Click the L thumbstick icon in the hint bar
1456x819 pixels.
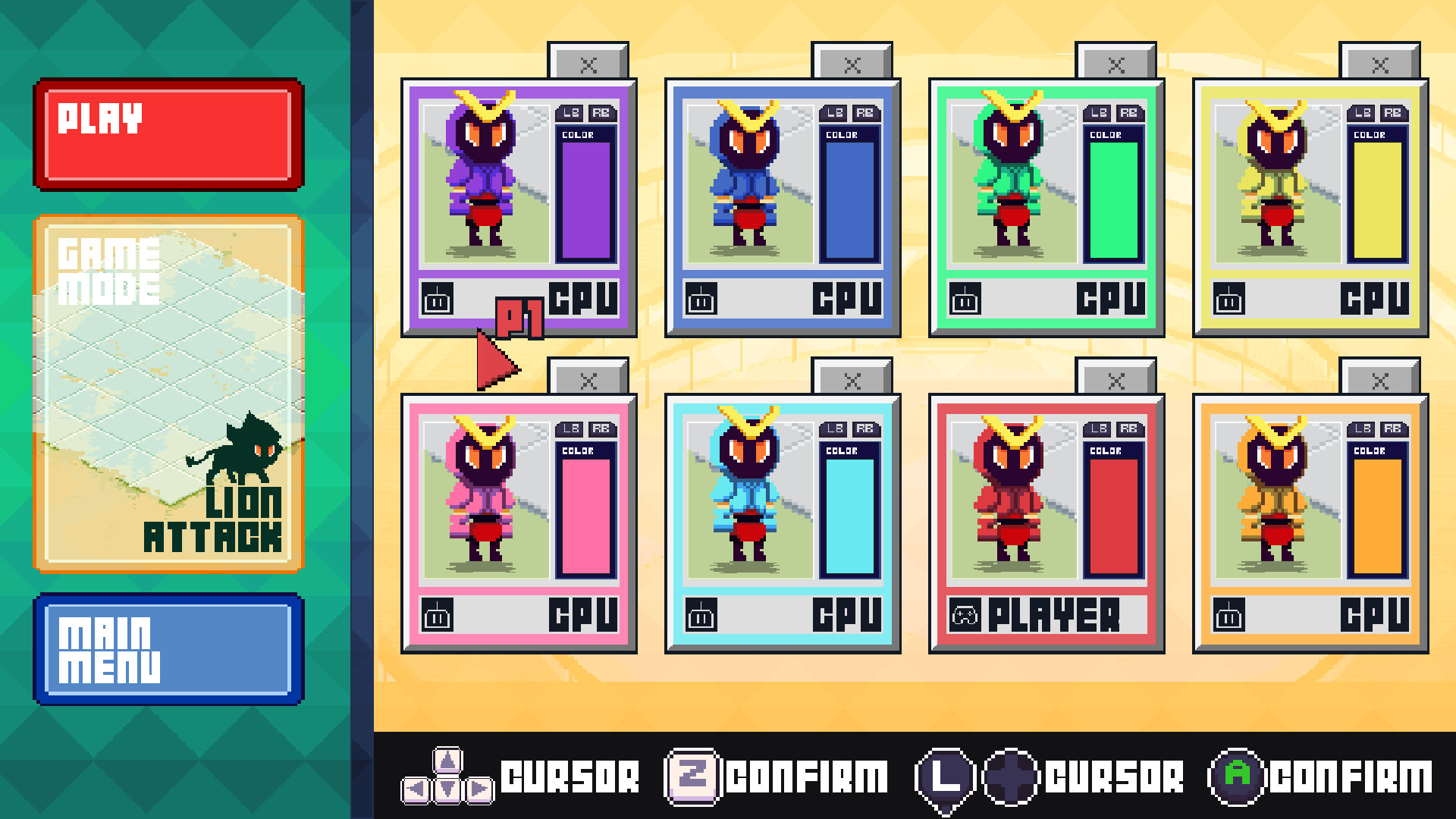[x=946, y=775]
